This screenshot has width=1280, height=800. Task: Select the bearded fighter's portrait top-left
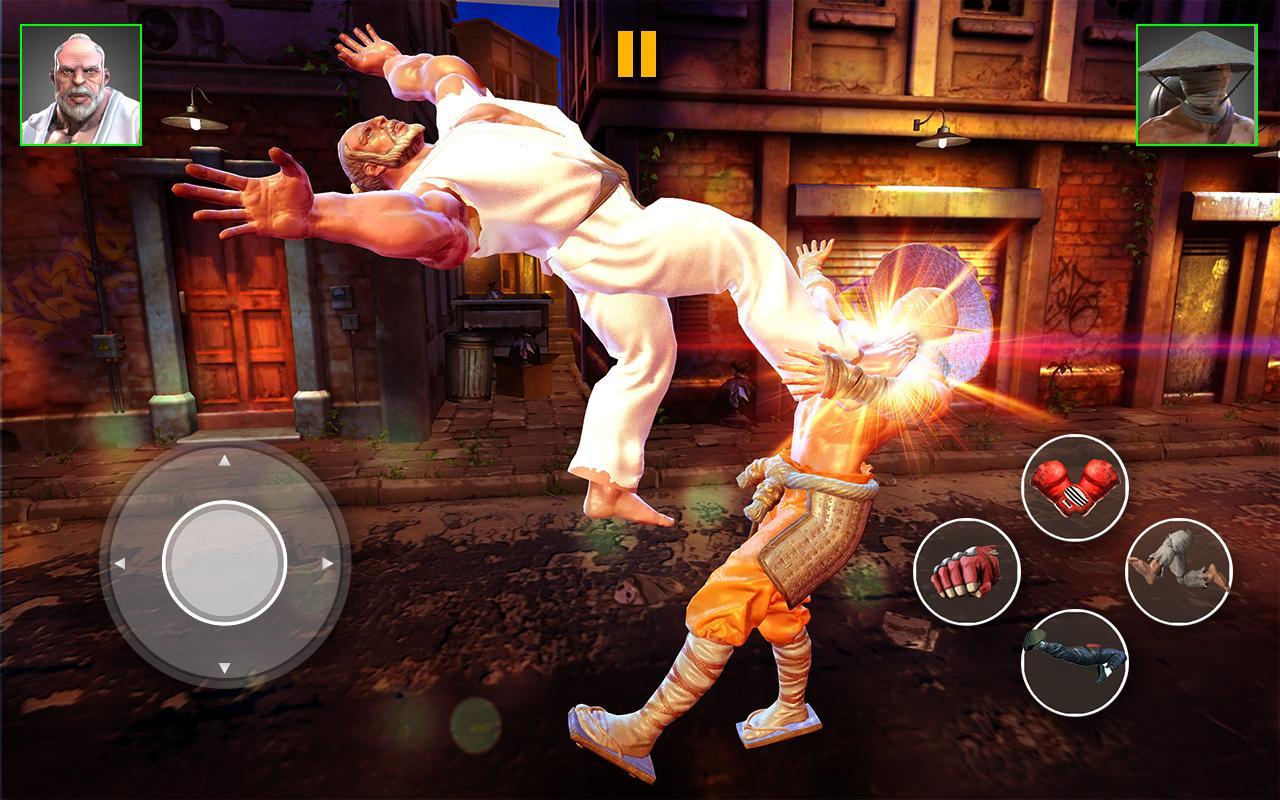79,84
